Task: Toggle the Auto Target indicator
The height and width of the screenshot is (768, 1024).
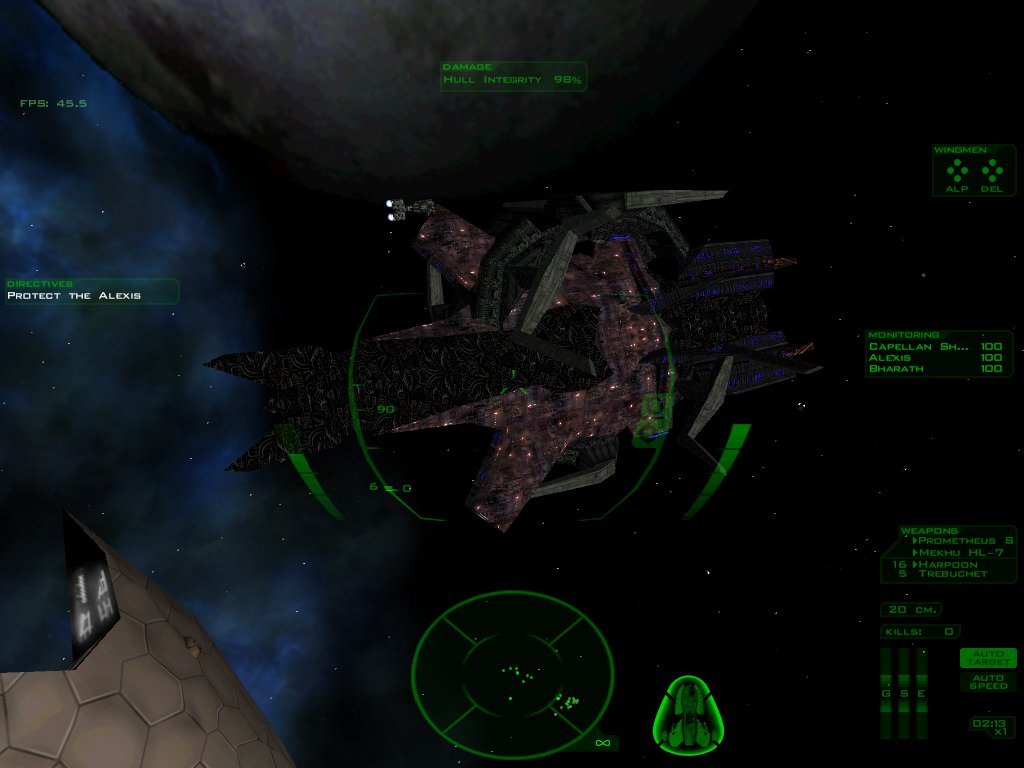Action: (x=988, y=658)
